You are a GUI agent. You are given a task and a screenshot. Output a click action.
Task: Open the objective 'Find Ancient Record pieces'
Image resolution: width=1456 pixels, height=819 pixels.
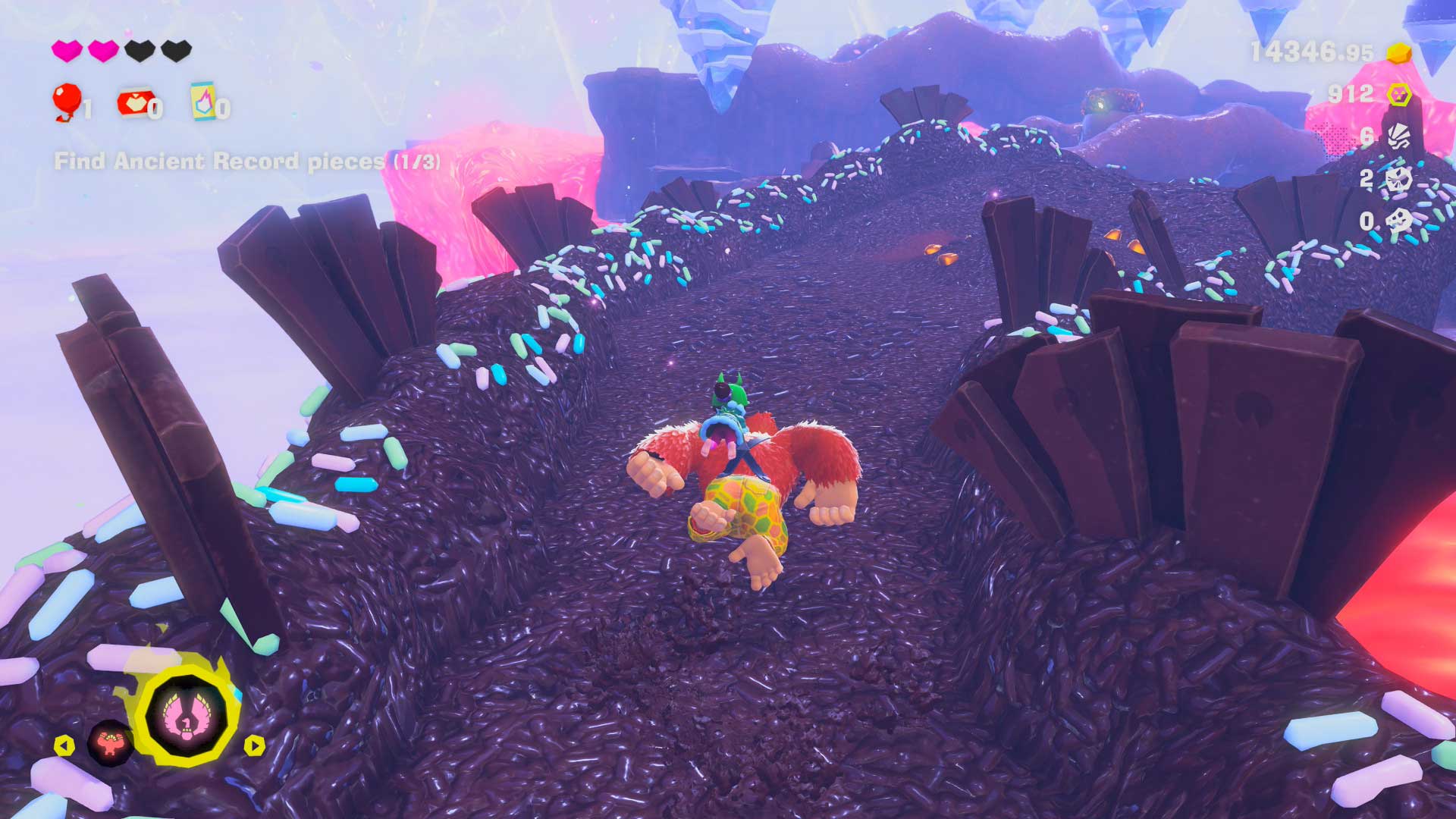250,161
